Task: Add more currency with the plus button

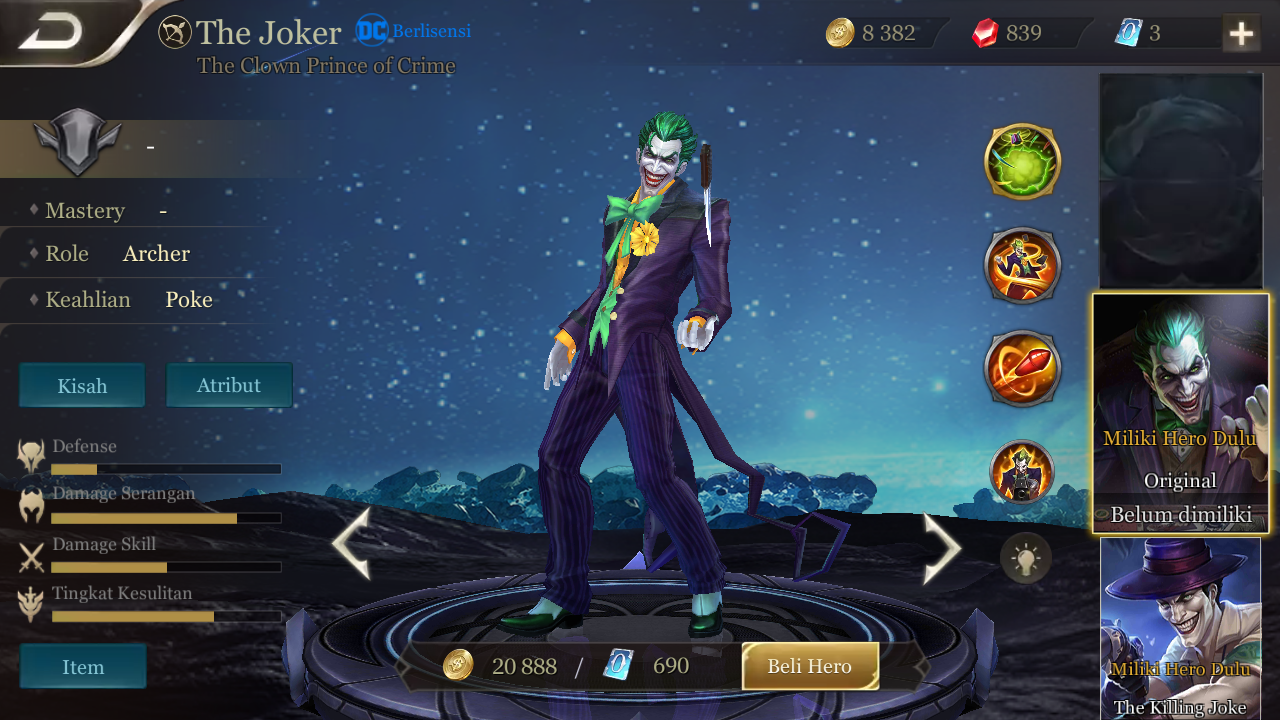Action: pyautogui.click(x=1241, y=33)
